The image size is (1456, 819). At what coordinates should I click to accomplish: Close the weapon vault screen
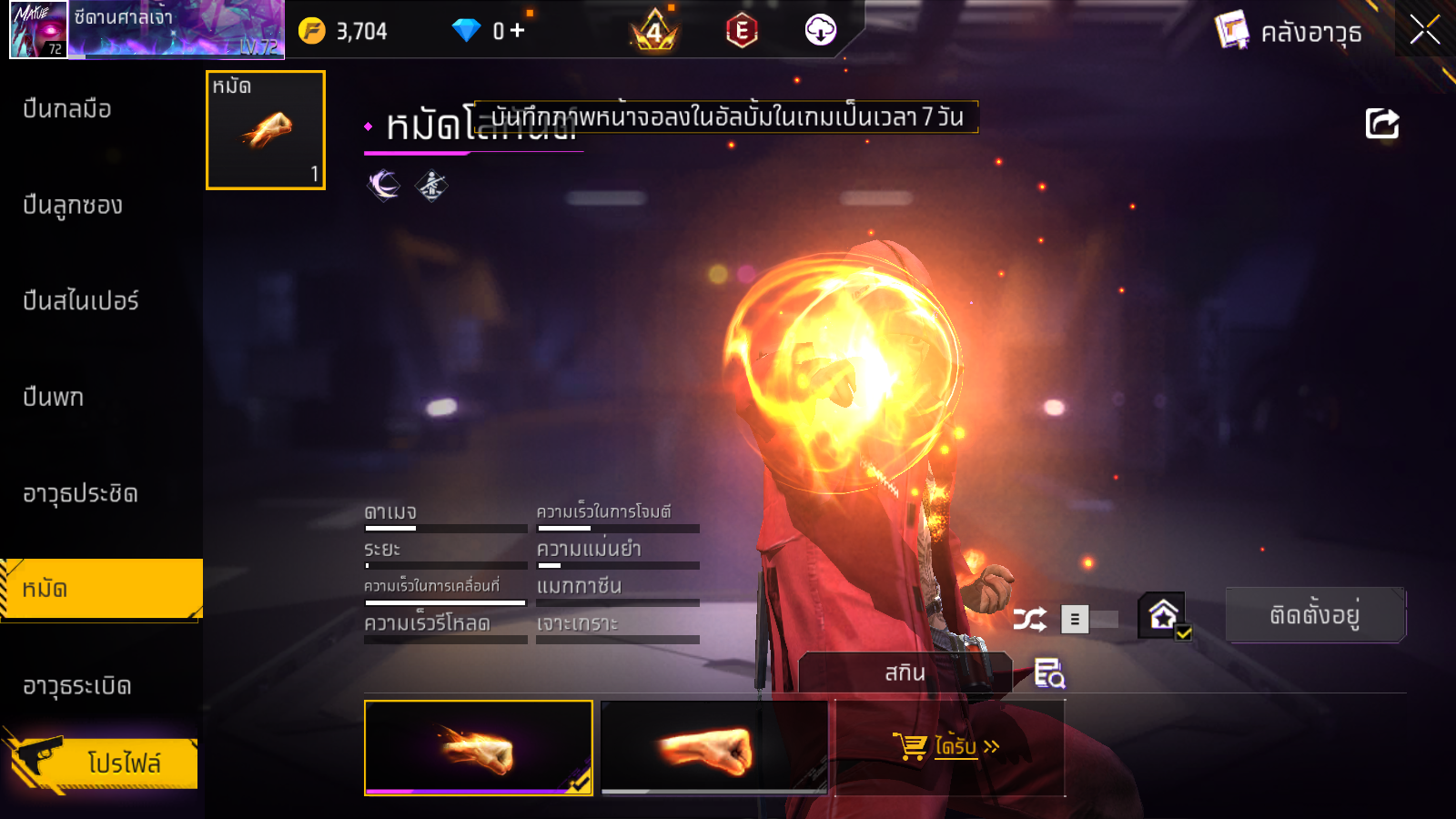(1424, 30)
